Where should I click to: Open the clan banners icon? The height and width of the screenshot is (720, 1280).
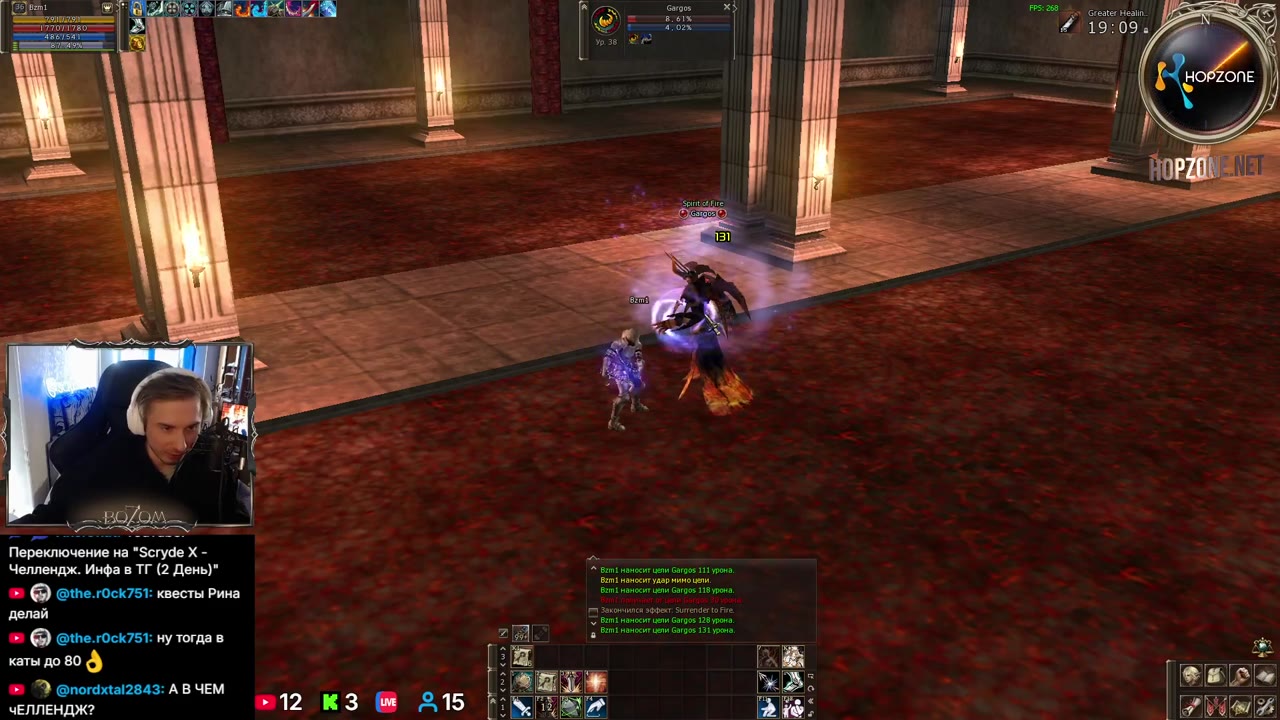[1215, 706]
